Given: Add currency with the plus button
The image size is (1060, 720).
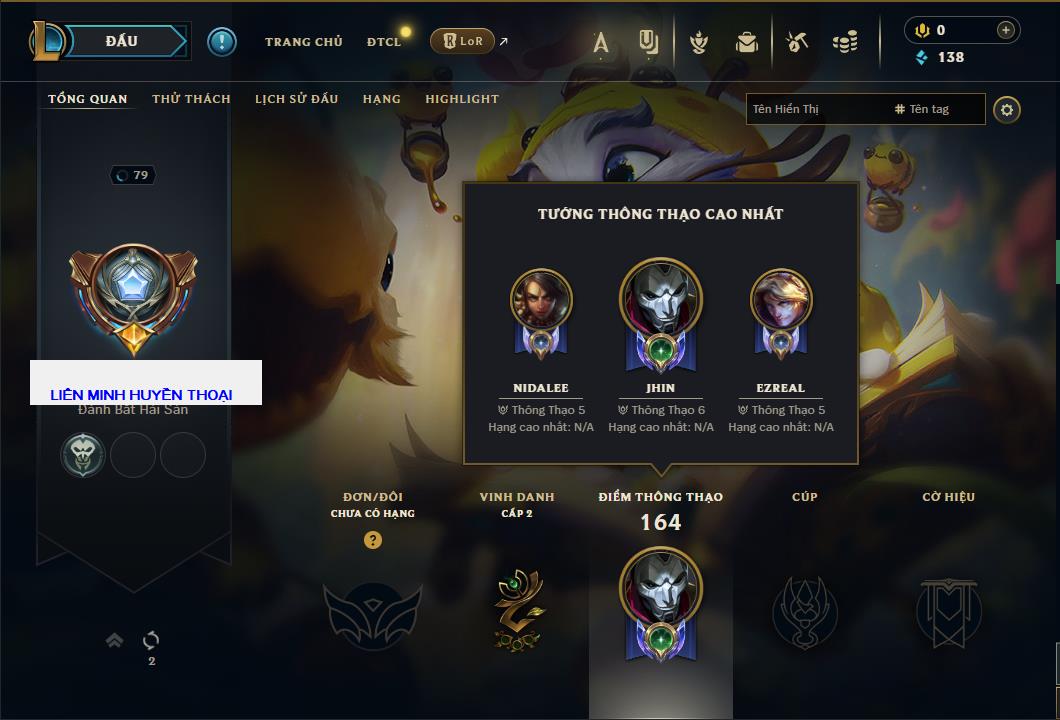Looking at the screenshot, I should (x=1005, y=30).
